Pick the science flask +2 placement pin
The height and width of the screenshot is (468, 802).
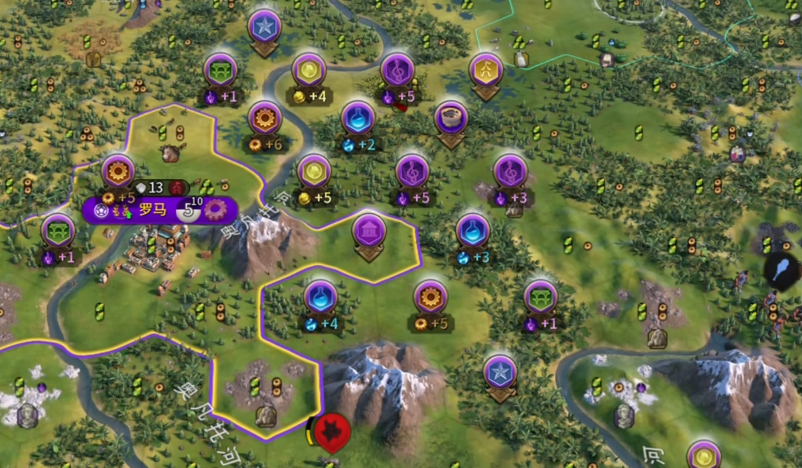pos(358,120)
